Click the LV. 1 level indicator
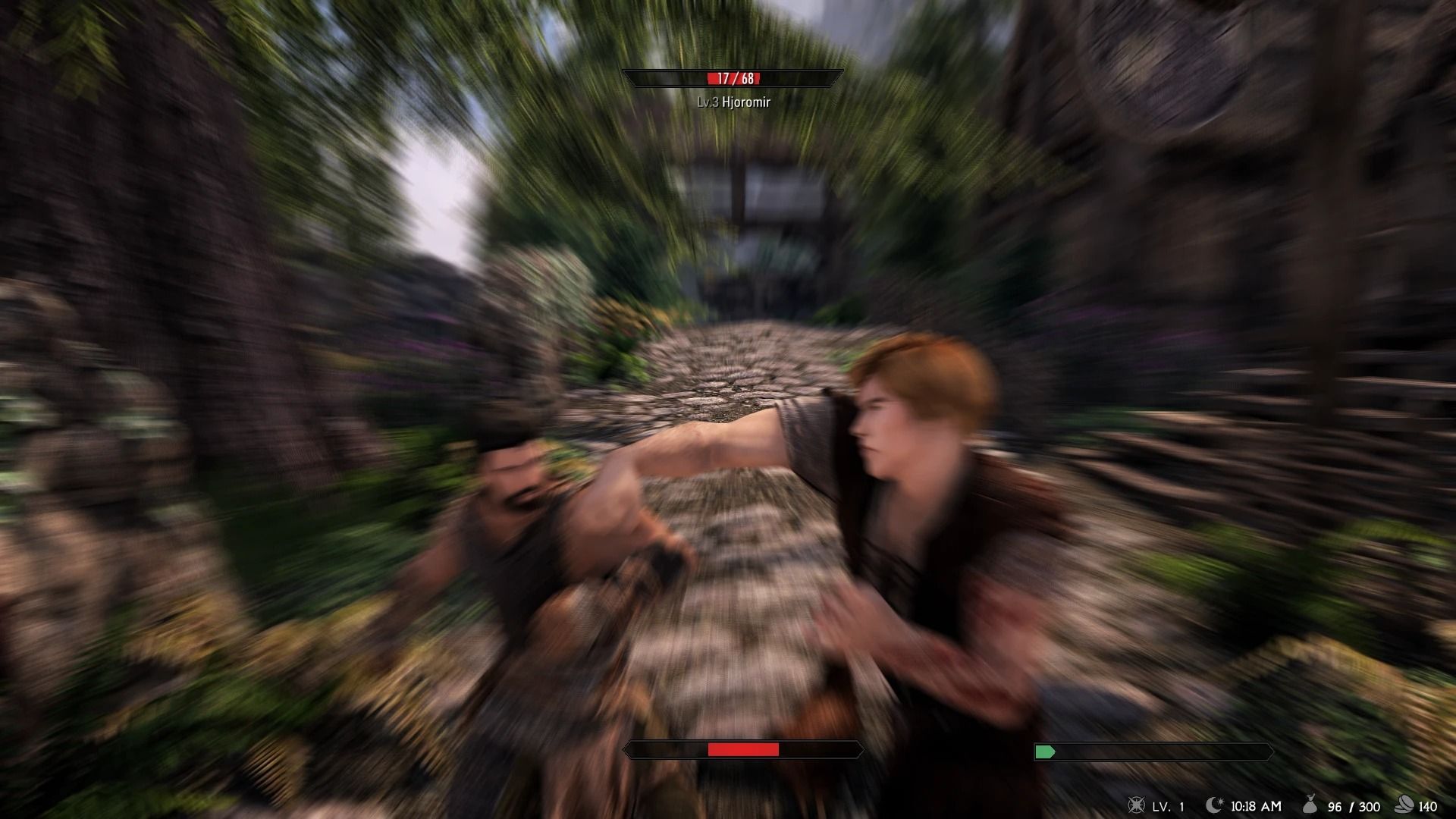This screenshot has width=1456, height=819. pos(1169,805)
